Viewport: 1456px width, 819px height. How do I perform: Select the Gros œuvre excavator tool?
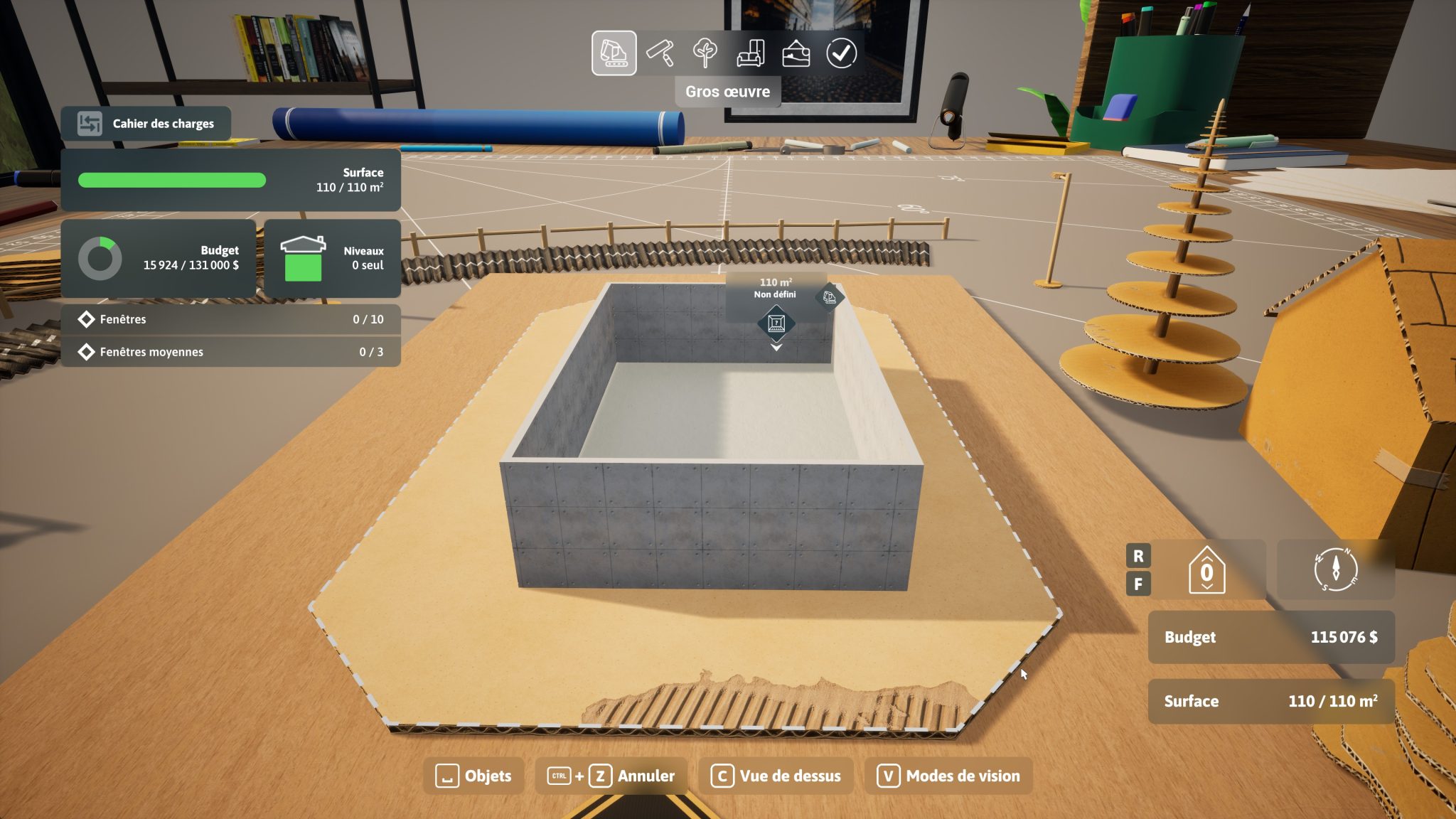[614, 53]
